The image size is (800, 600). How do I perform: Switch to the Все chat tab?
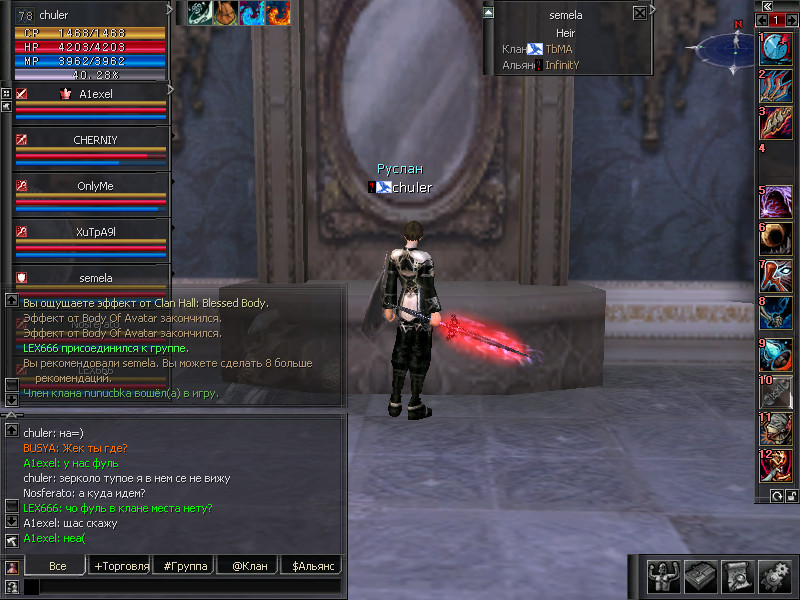click(58, 566)
